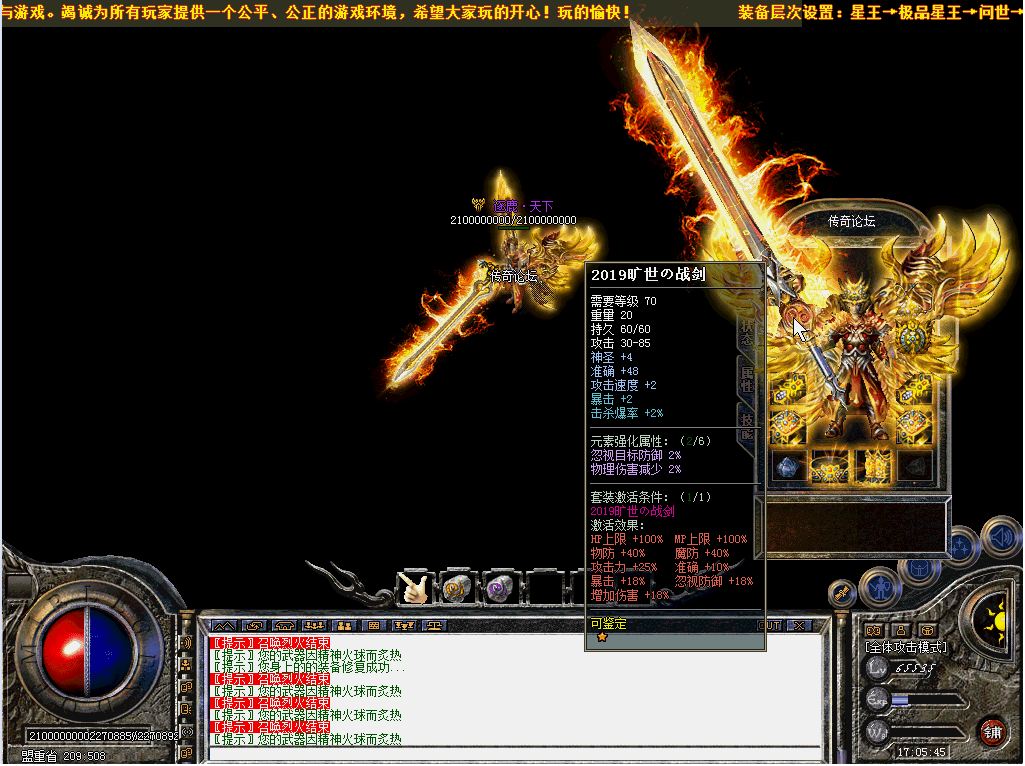This screenshot has width=1025, height=766.
Task: Open the skills sparkle round button
Action: tap(960, 546)
